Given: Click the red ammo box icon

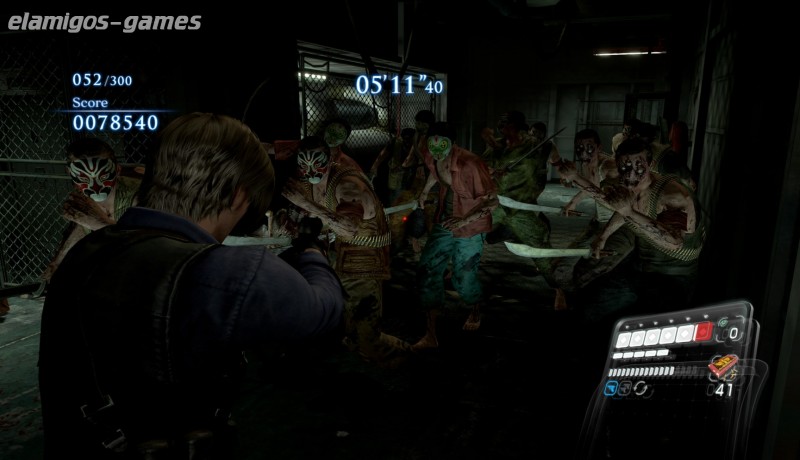Looking at the screenshot, I should [x=721, y=366].
